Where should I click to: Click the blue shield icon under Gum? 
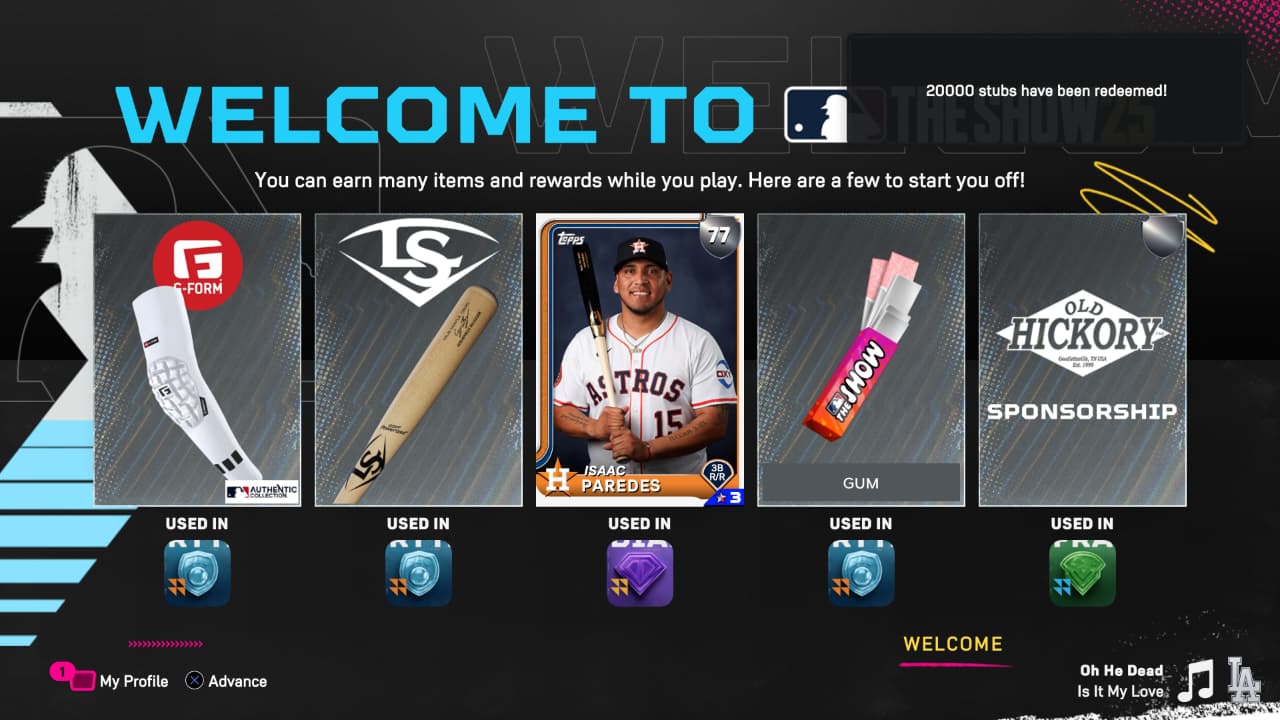tap(861, 574)
